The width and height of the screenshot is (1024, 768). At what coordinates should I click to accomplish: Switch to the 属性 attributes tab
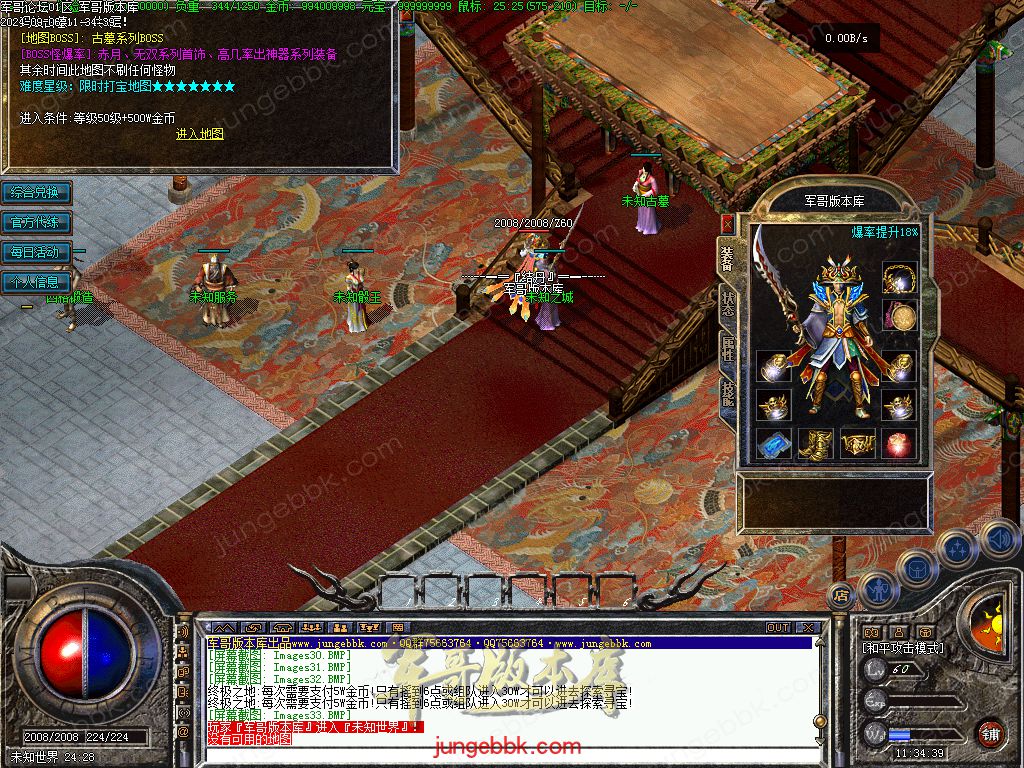click(727, 351)
